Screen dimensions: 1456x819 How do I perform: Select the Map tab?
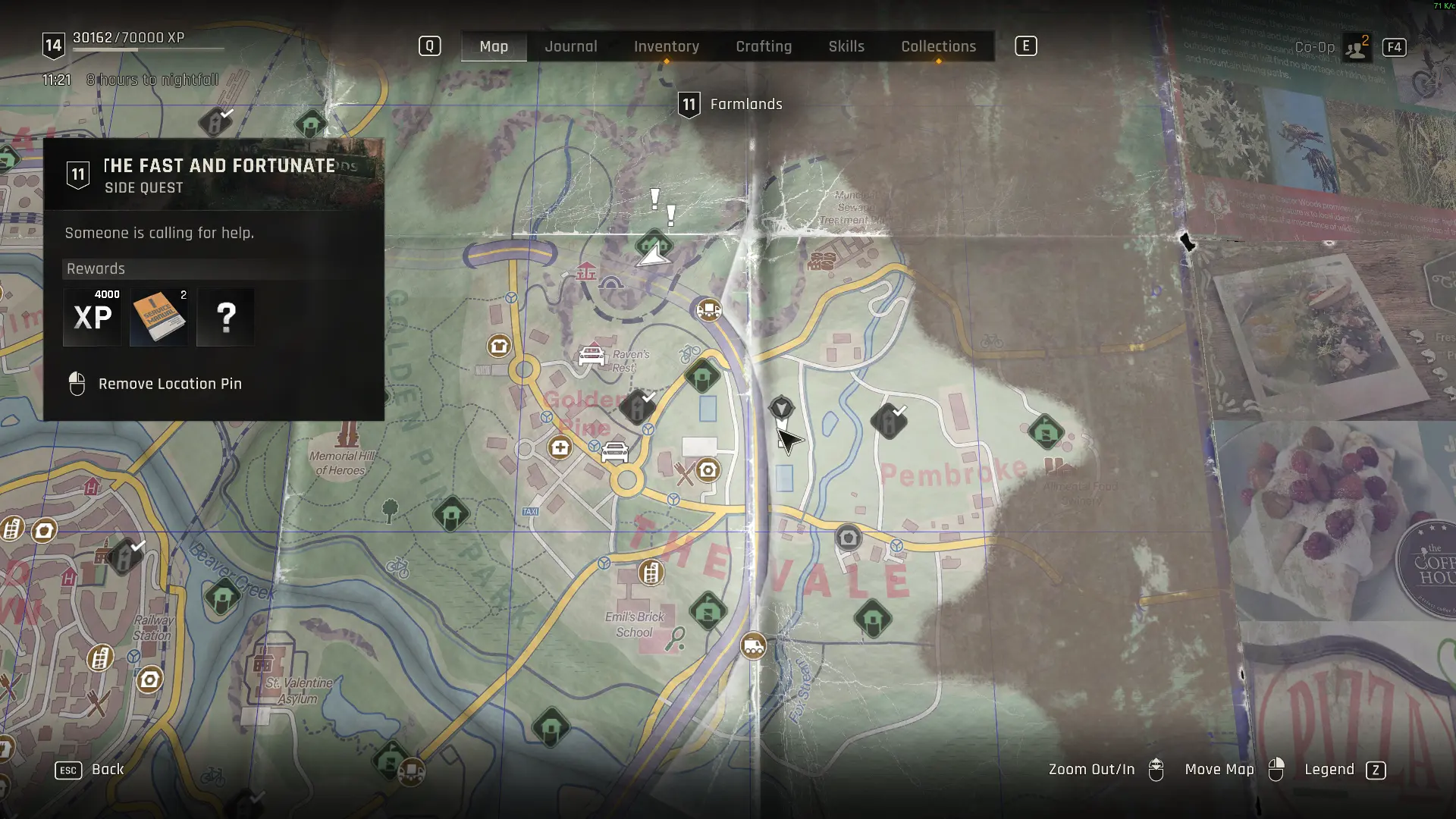click(494, 46)
